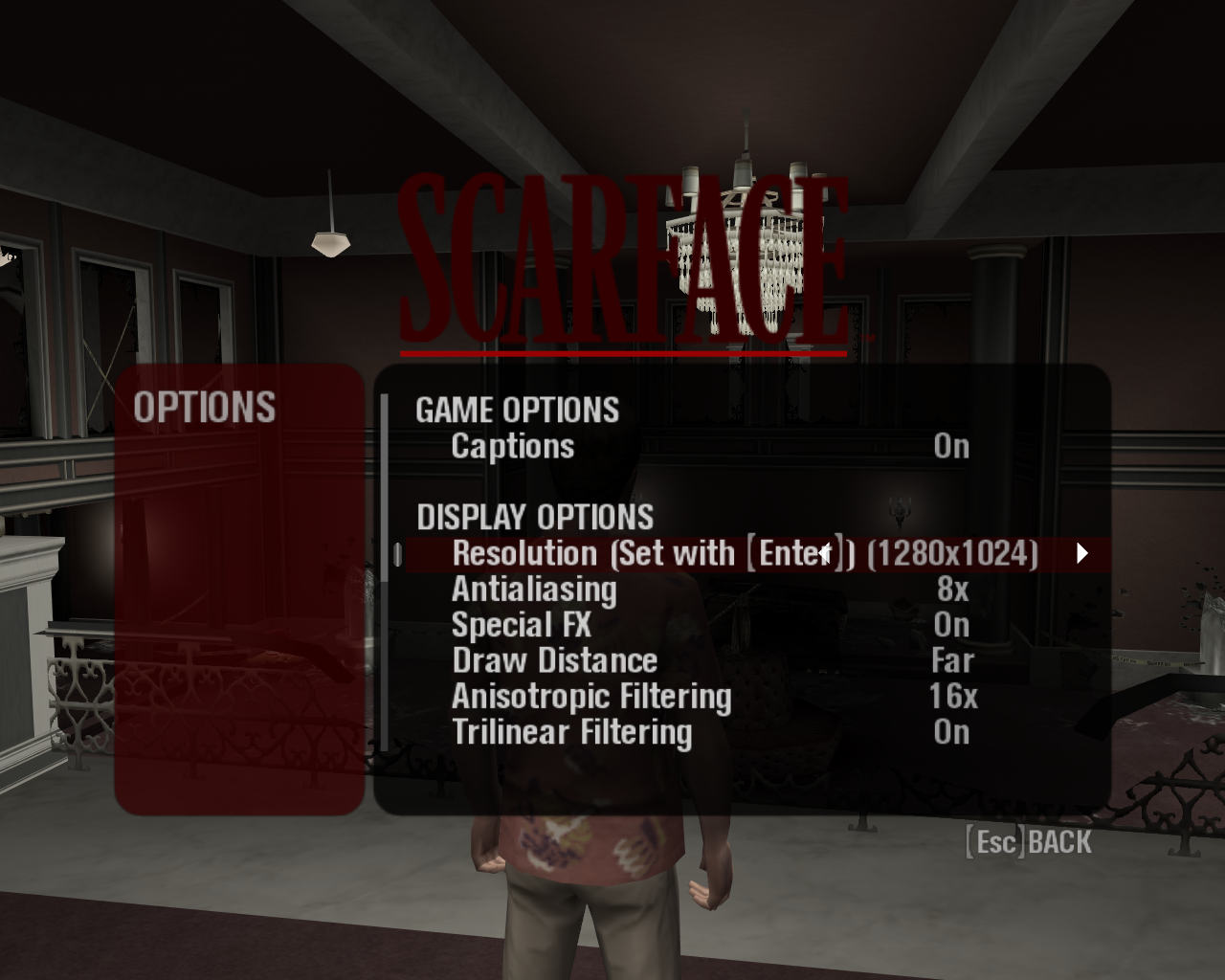The height and width of the screenshot is (980, 1225).
Task: Disable Trilinear Filtering
Action: tap(951, 732)
